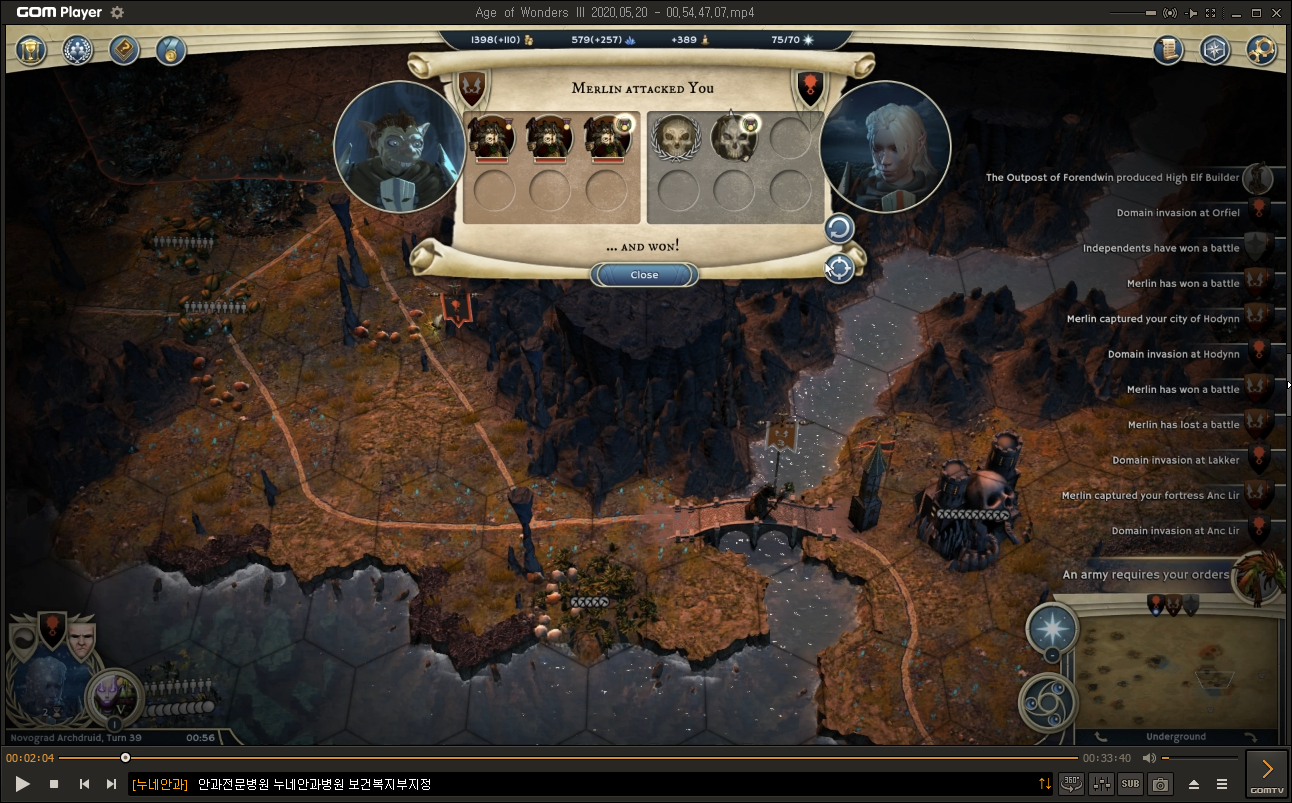This screenshot has height=803, width=1292.
Task: Open the 'Outpost of Forendwin produced High Elf Builder' event
Action: coord(1112,178)
